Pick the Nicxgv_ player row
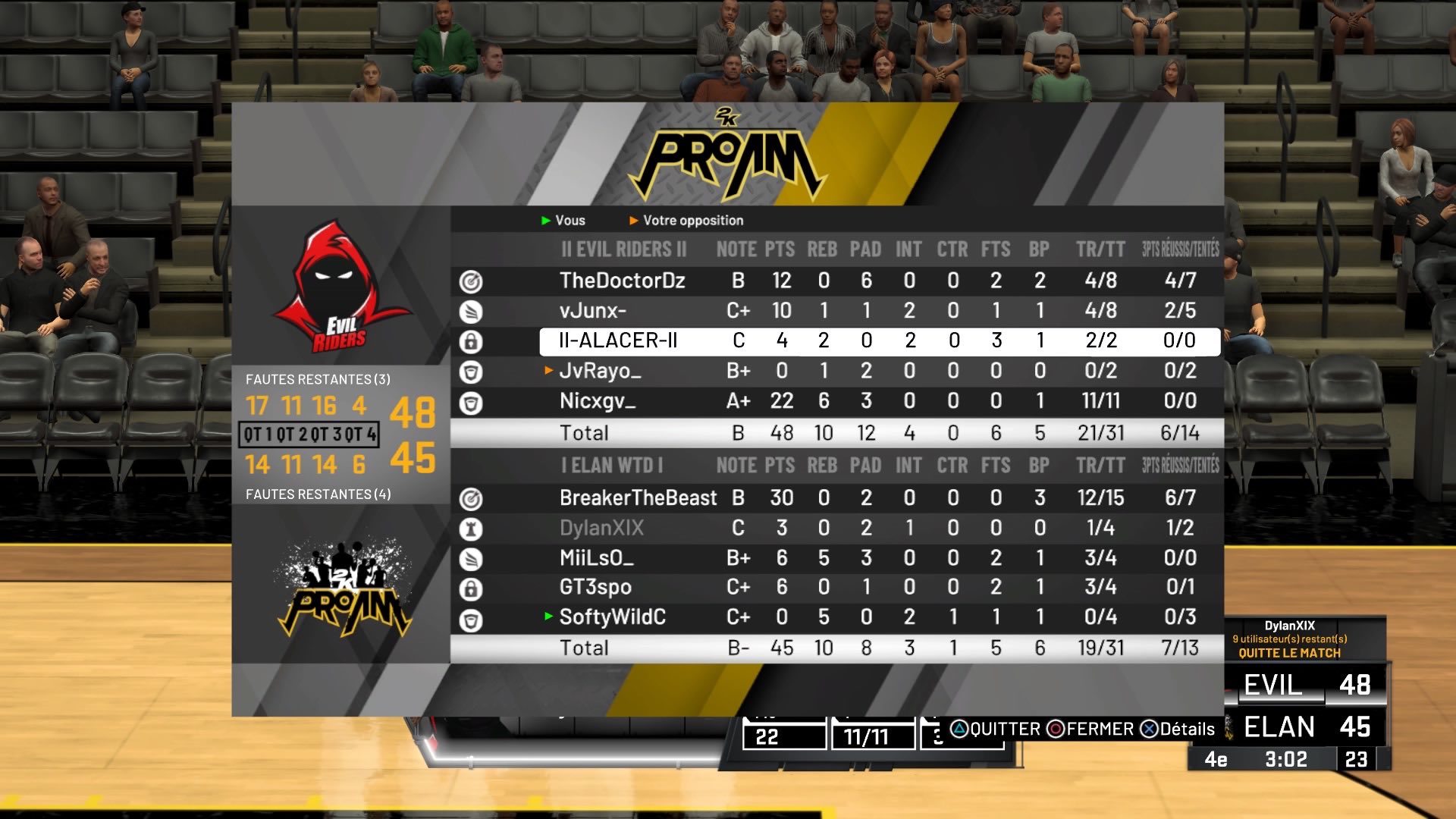1456x819 pixels. tap(597, 401)
